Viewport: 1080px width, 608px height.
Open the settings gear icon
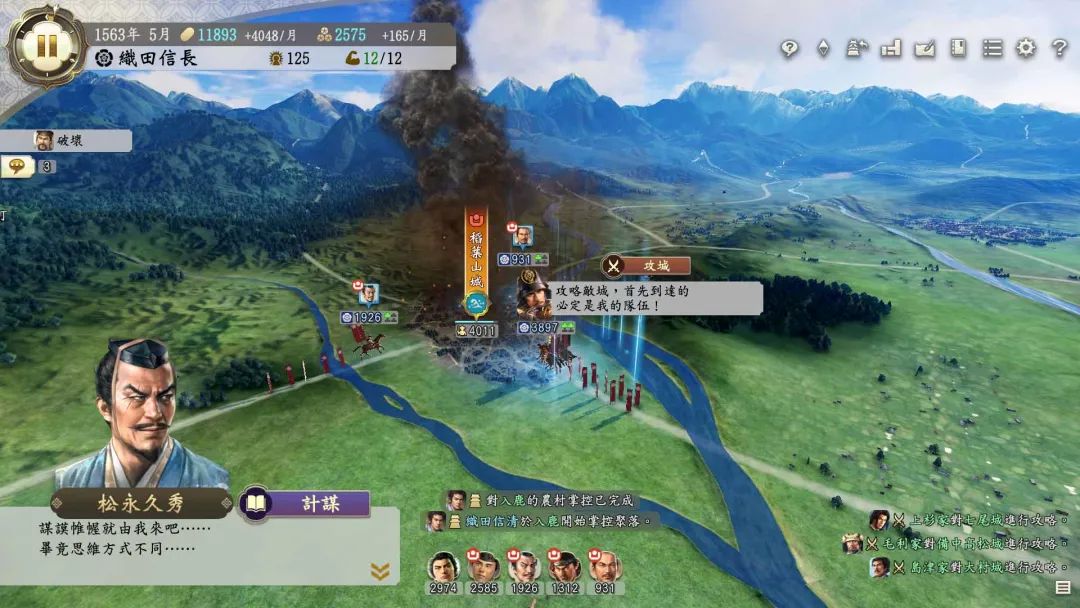tap(1026, 48)
